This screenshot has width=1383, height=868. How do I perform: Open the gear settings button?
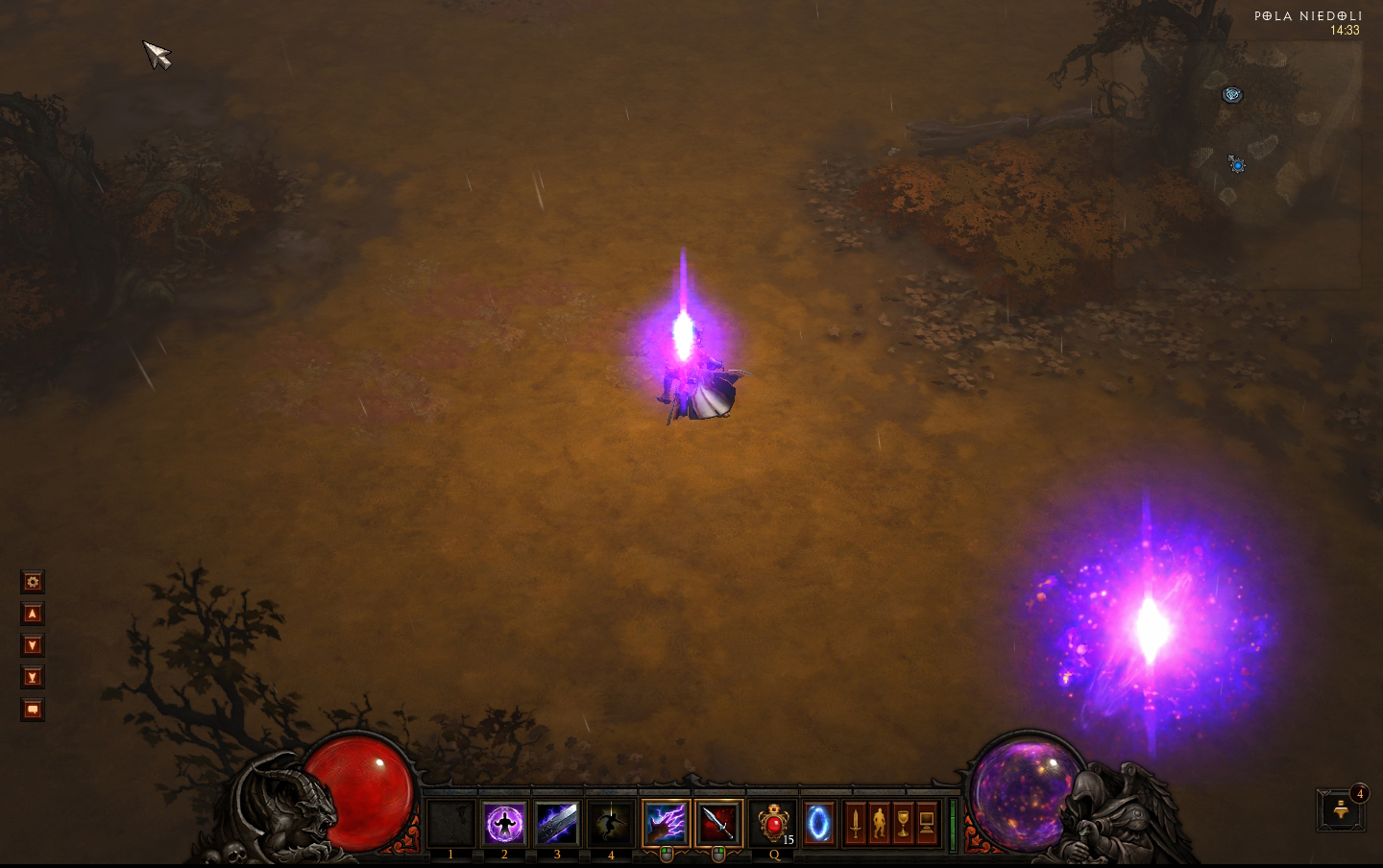point(33,582)
